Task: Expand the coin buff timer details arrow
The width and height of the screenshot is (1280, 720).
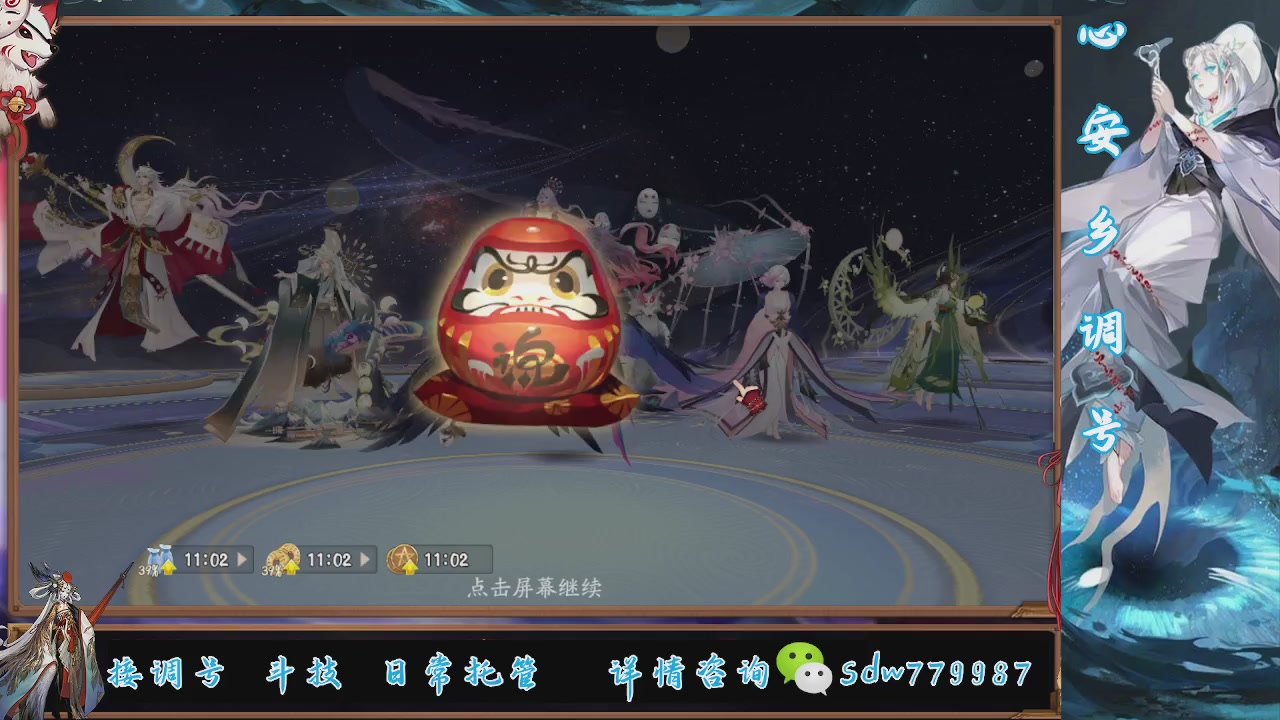Action: tap(364, 558)
